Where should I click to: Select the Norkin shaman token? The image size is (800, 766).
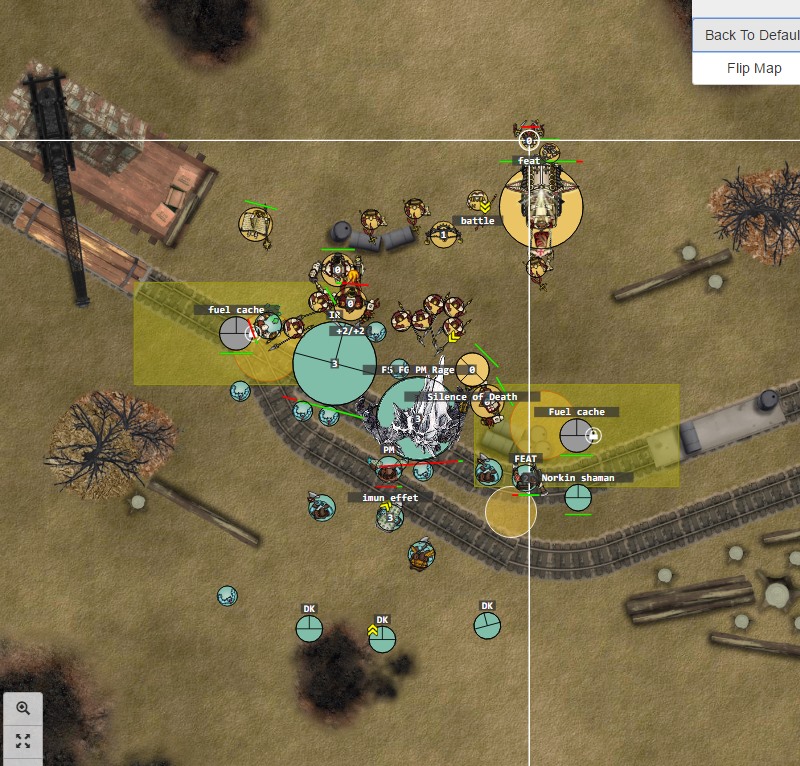pyautogui.click(x=578, y=497)
